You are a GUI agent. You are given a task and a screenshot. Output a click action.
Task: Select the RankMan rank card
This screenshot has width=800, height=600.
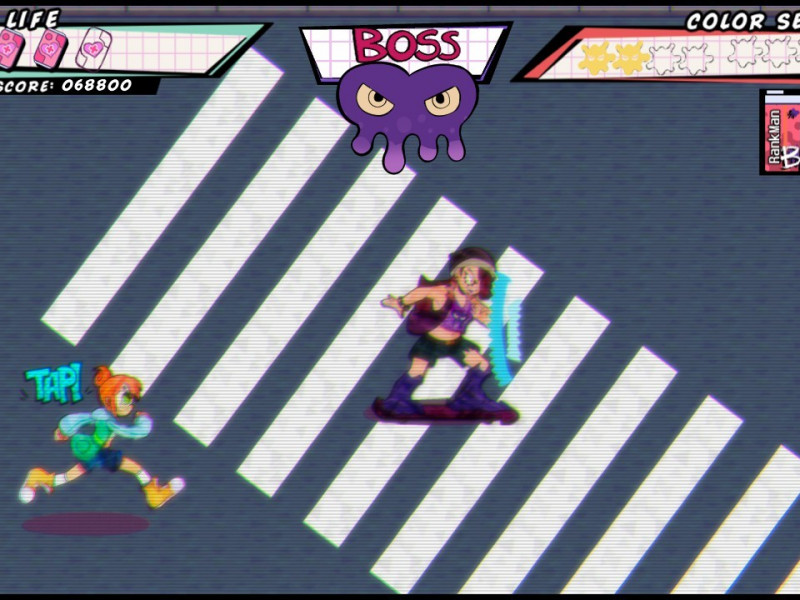[x=781, y=132]
